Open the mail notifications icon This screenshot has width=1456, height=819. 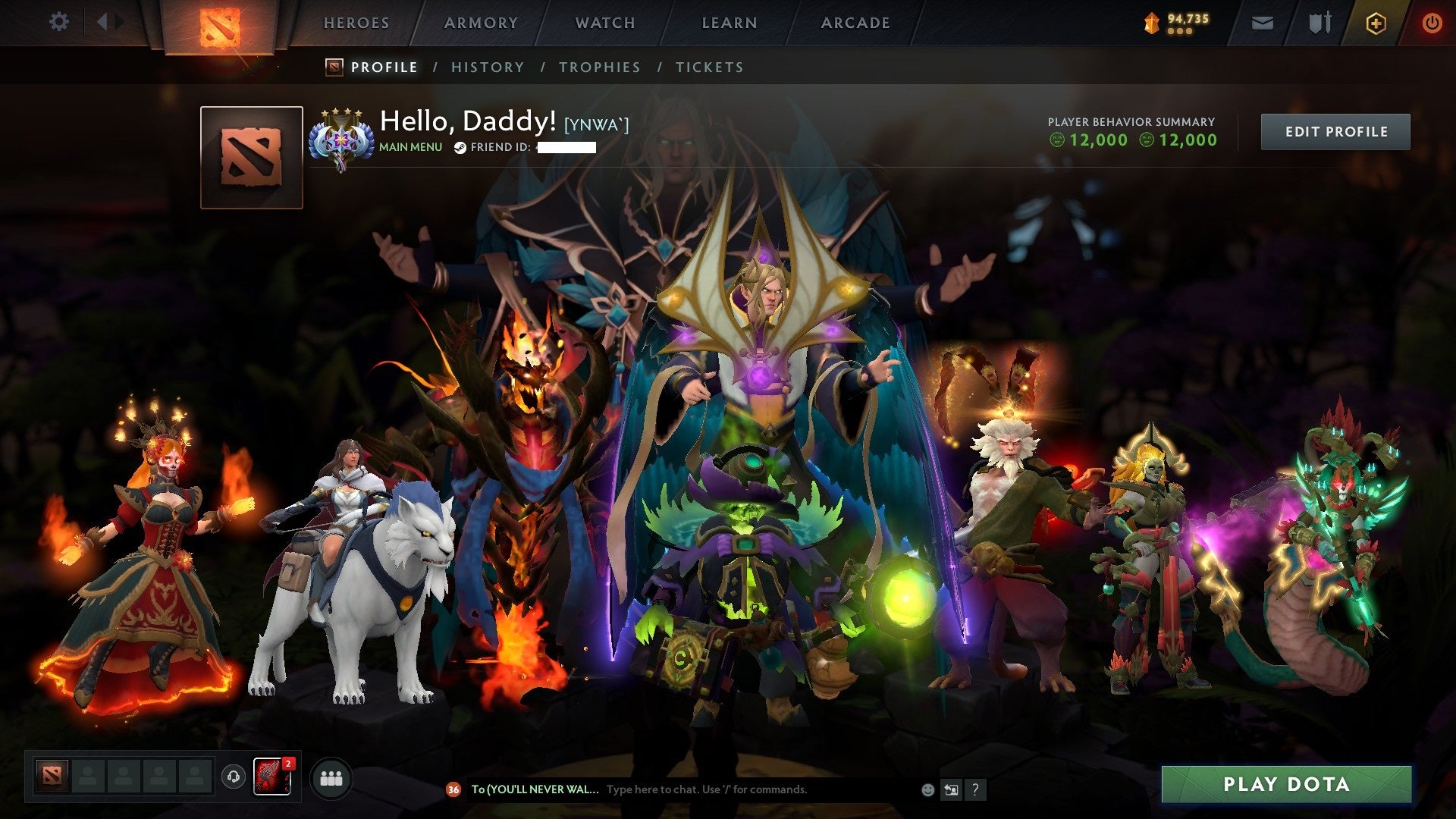coord(1261,23)
